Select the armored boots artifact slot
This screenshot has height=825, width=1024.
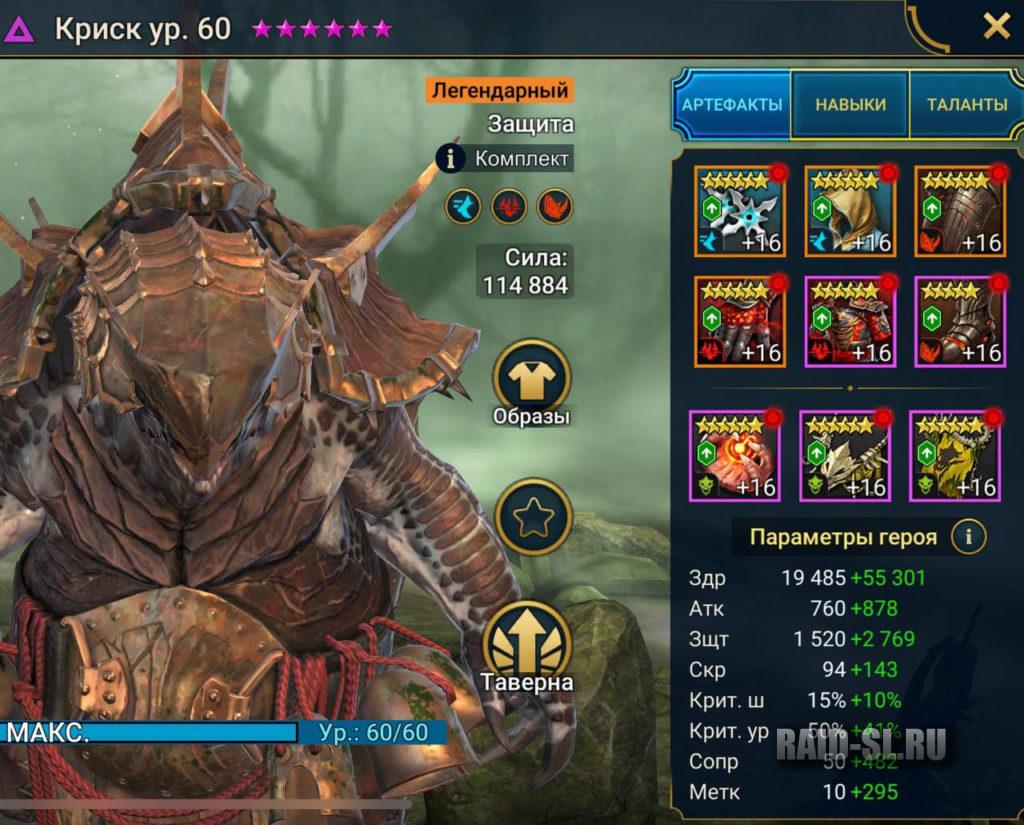[960, 322]
